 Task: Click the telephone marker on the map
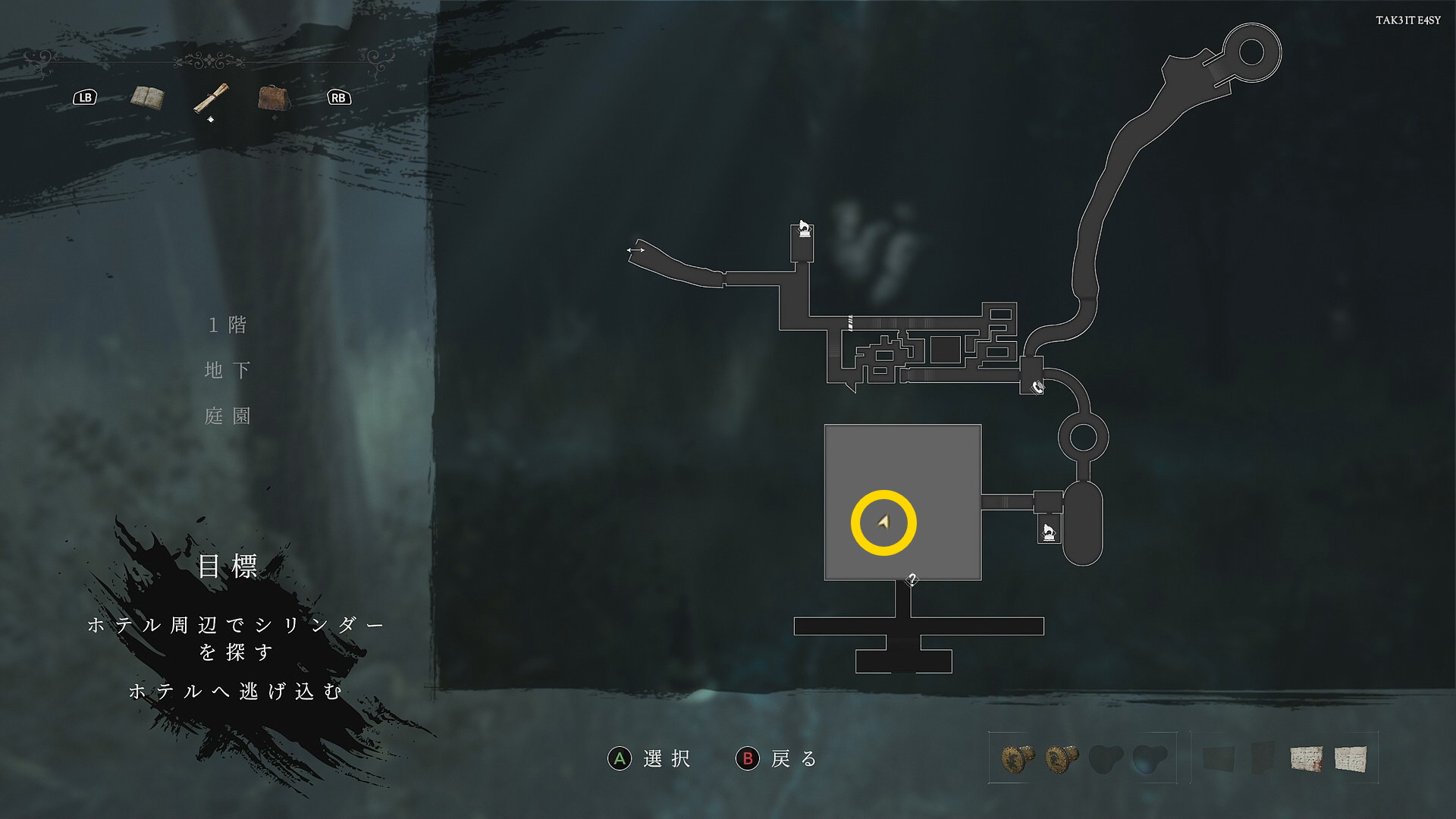click(1037, 387)
